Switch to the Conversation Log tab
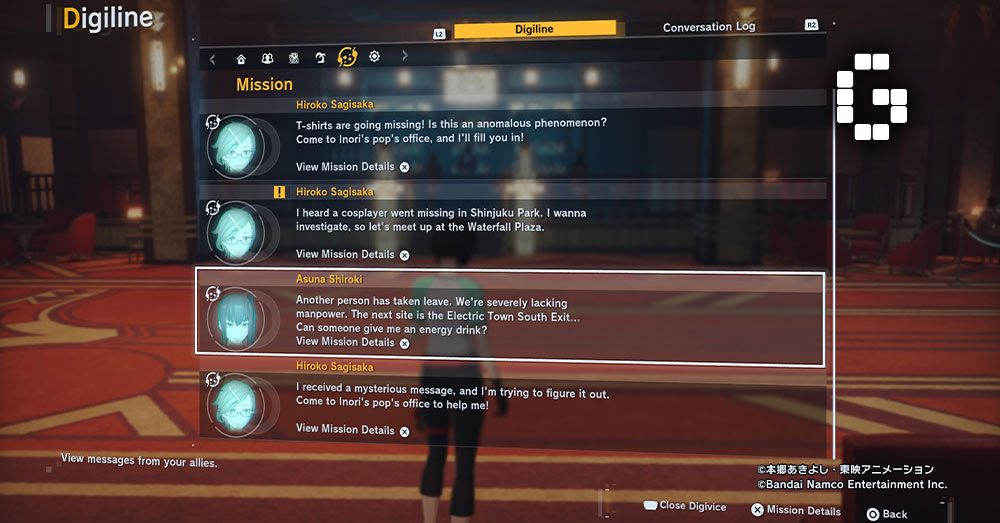The image size is (1000, 523). [x=709, y=28]
